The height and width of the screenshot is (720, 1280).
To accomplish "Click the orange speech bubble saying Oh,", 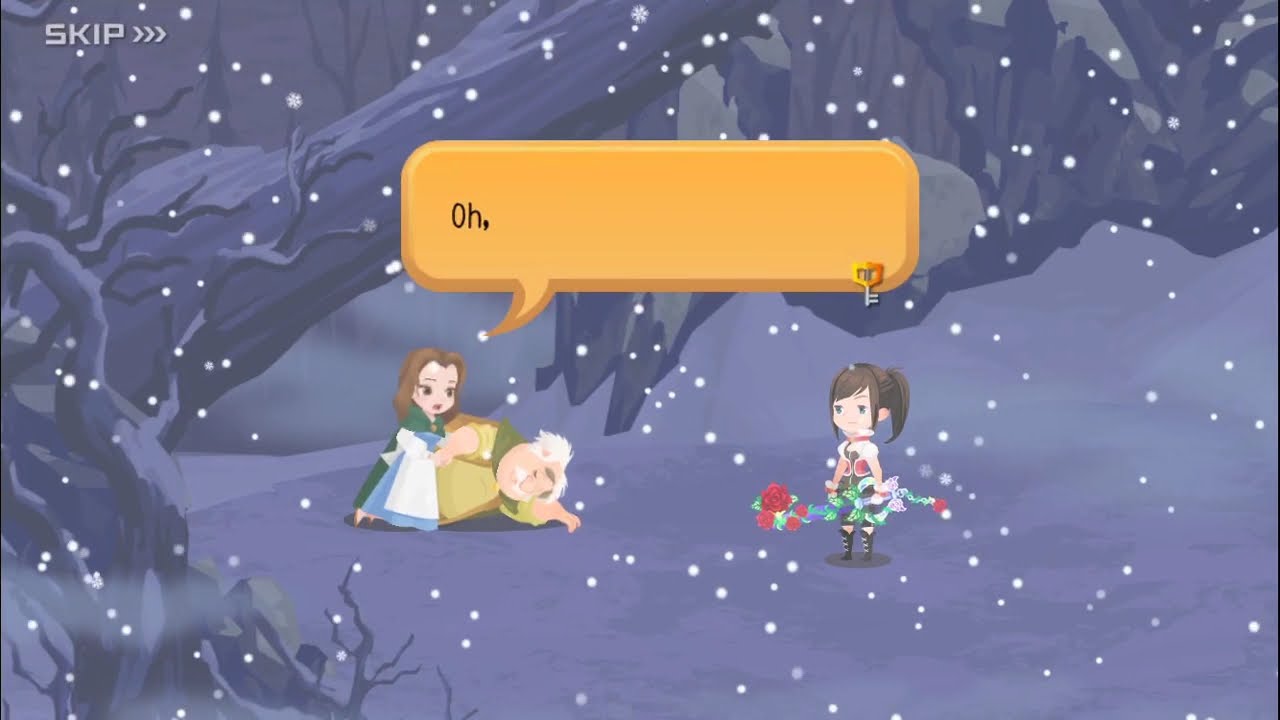I will (x=660, y=216).
